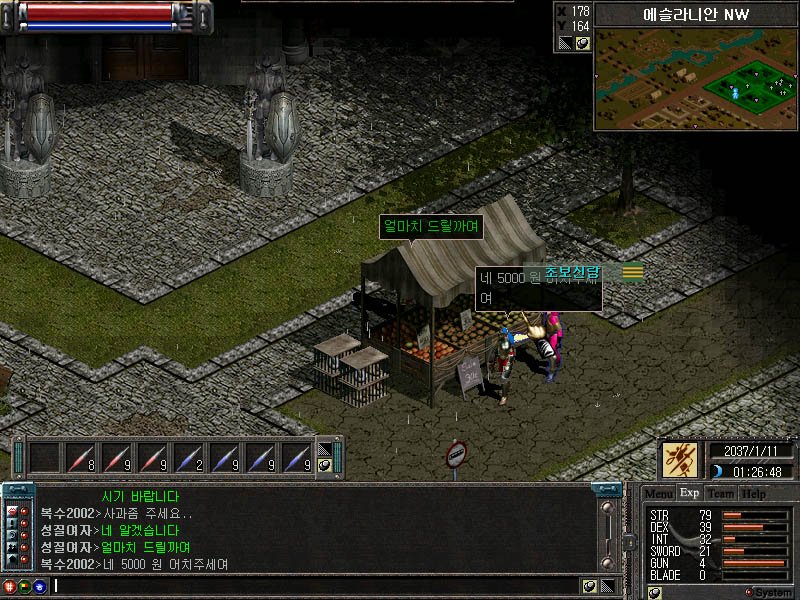The height and width of the screenshot is (600, 800).
Task: Select the blue round chat channel button
Action: point(40,586)
